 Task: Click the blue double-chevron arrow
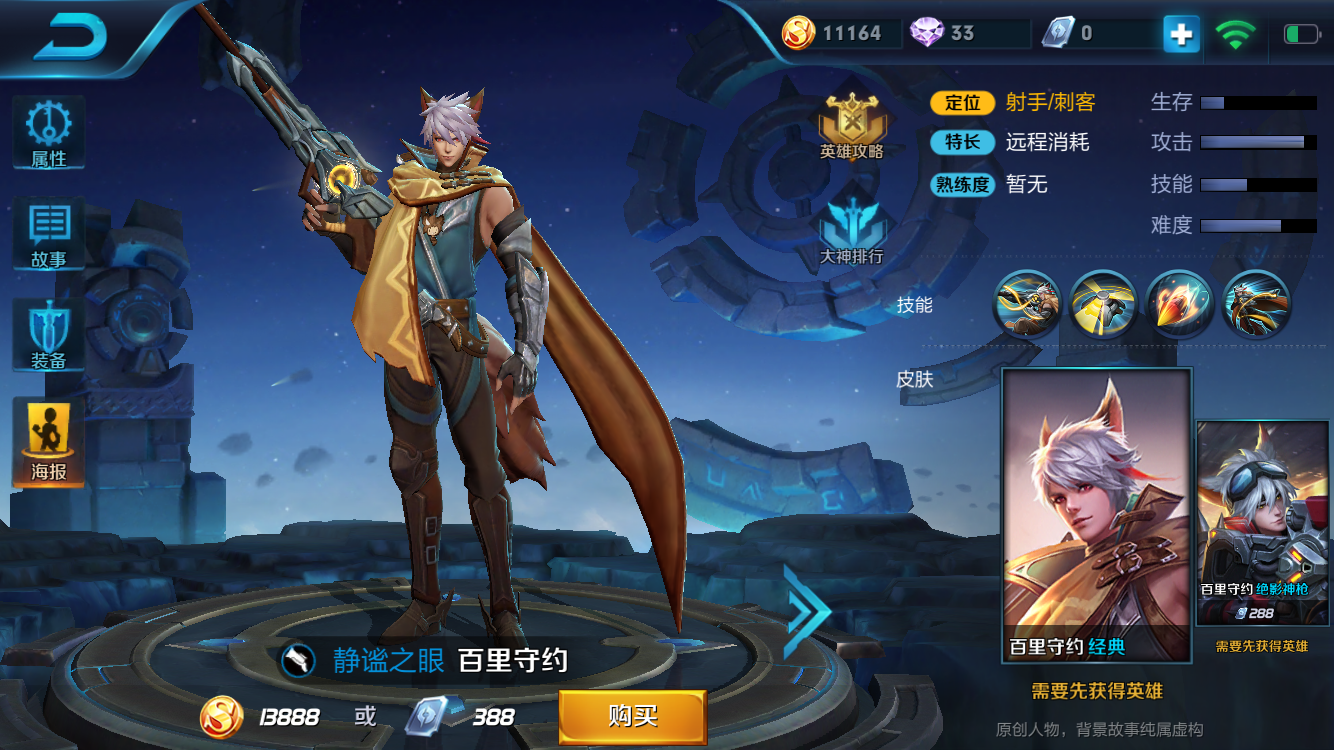pos(806,611)
